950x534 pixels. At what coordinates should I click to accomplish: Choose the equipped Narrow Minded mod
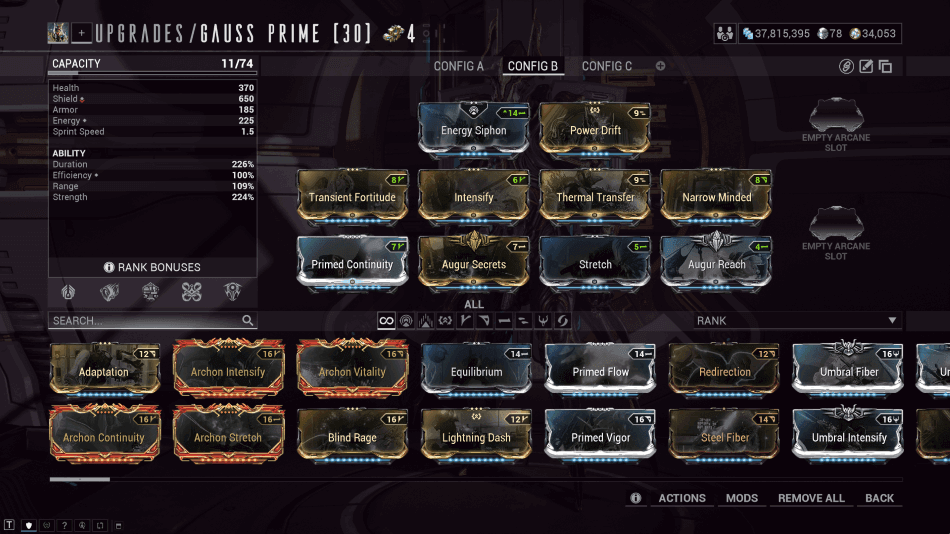pos(716,196)
